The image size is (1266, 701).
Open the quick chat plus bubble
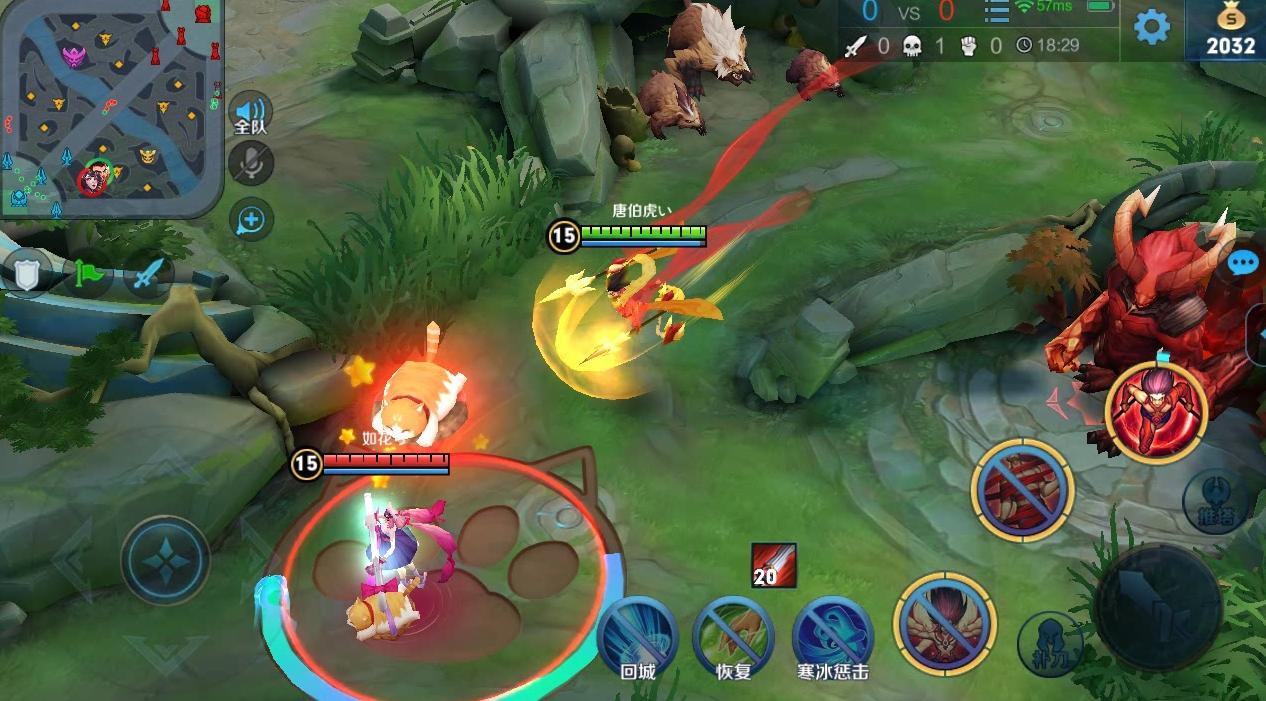251,219
